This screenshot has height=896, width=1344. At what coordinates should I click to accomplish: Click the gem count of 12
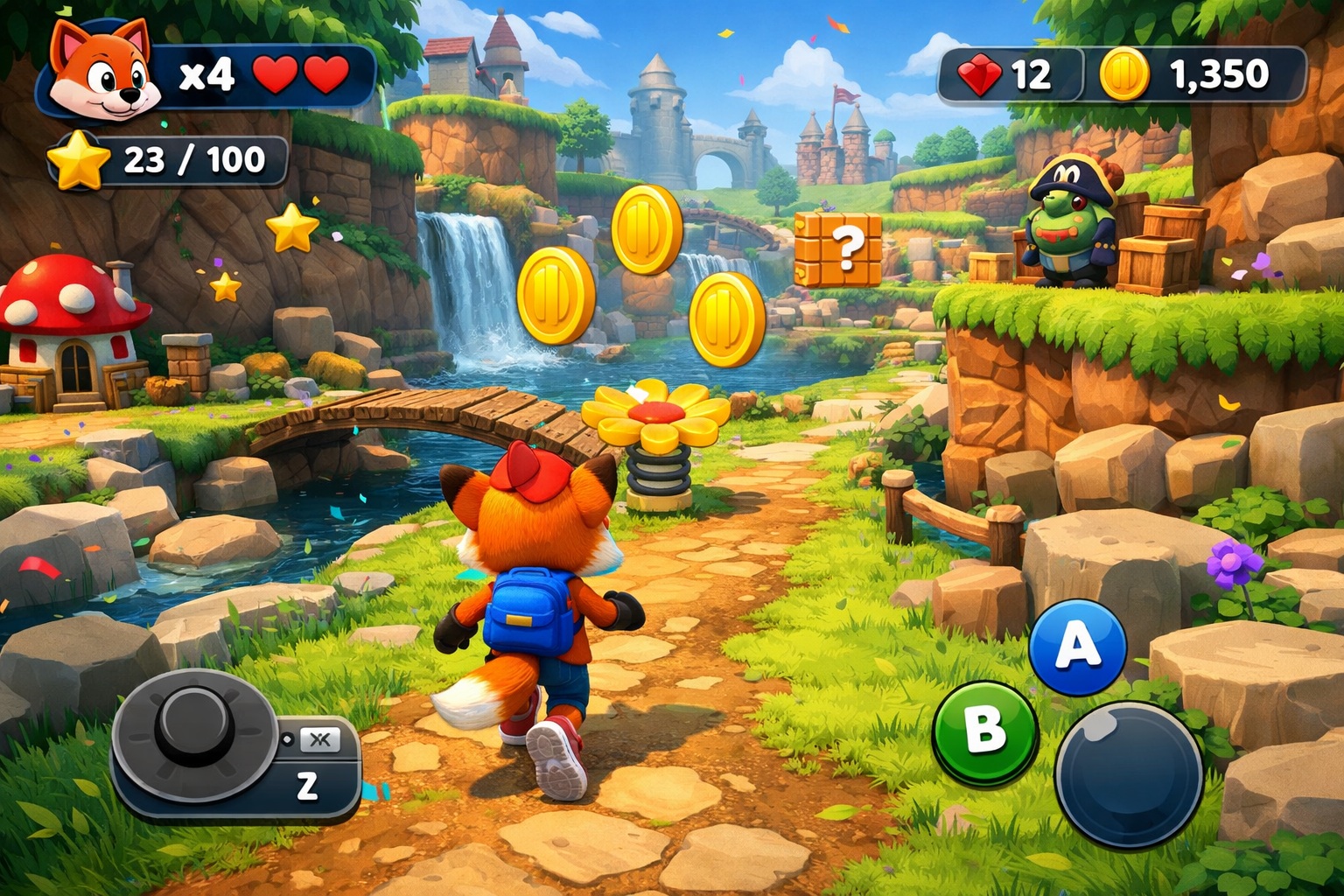pyautogui.click(x=1029, y=75)
